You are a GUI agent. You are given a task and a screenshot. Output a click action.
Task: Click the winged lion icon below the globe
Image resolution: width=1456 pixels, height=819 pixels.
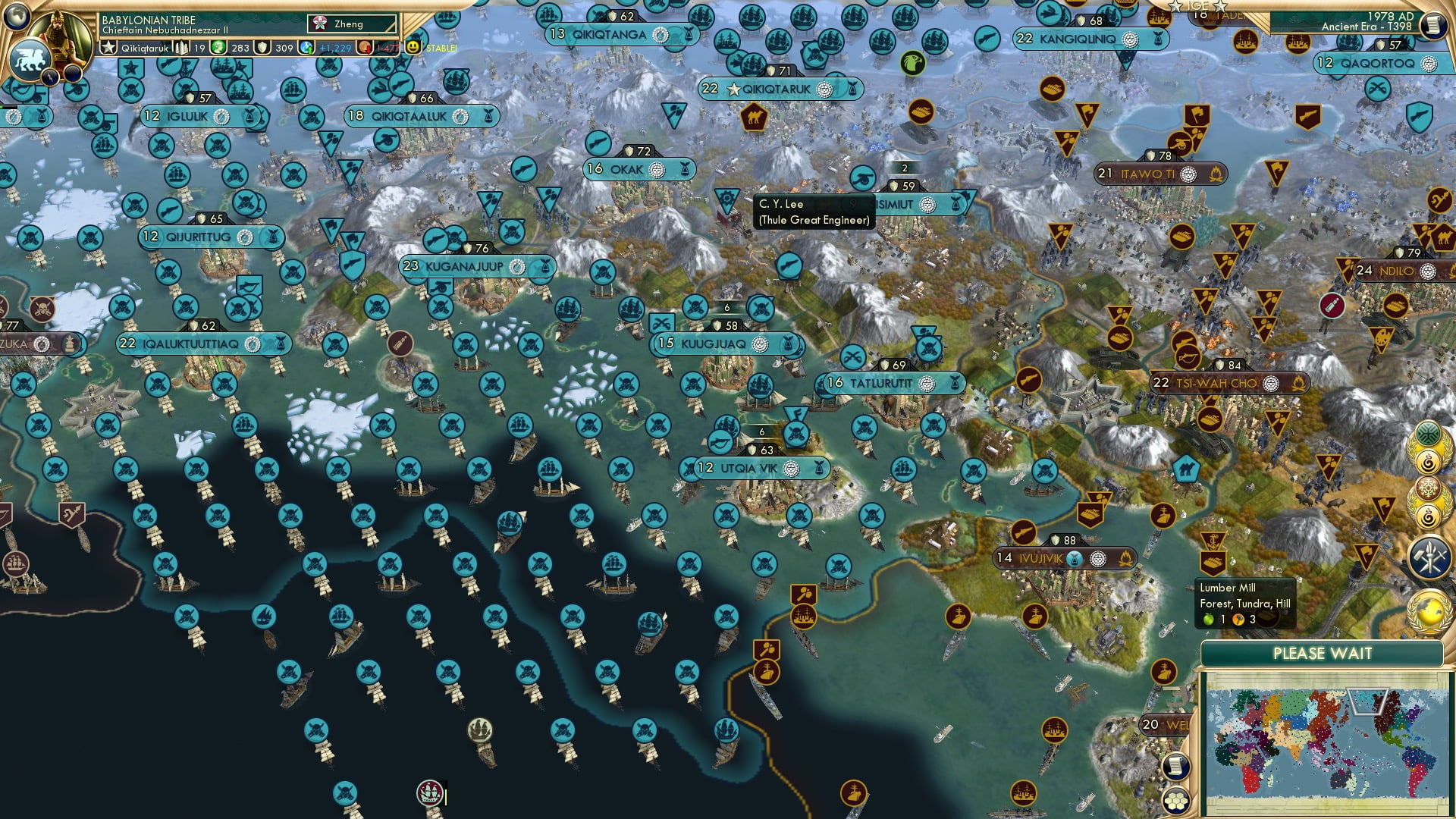click(x=30, y=61)
